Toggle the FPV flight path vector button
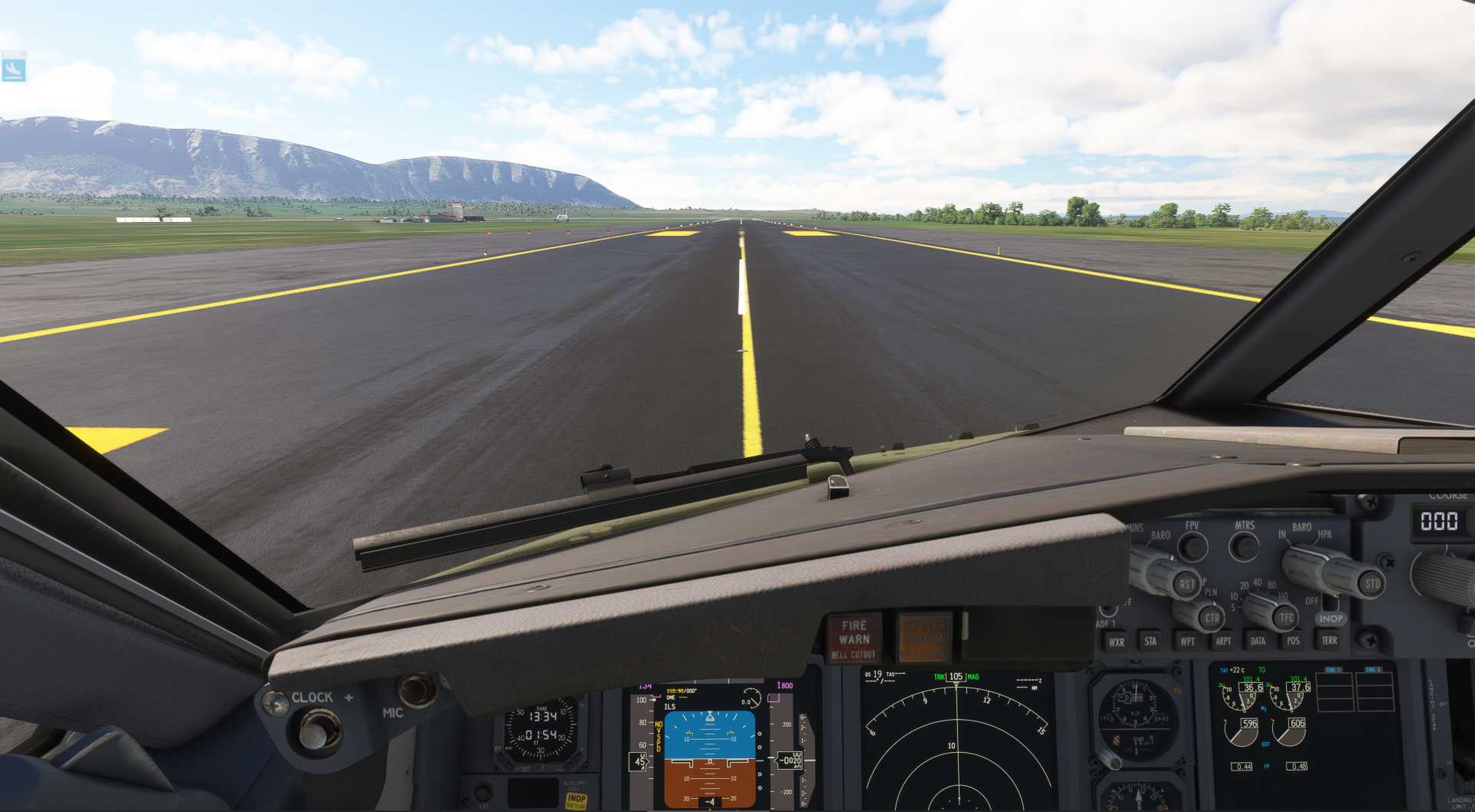Image resolution: width=1475 pixels, height=812 pixels. pos(1192,546)
